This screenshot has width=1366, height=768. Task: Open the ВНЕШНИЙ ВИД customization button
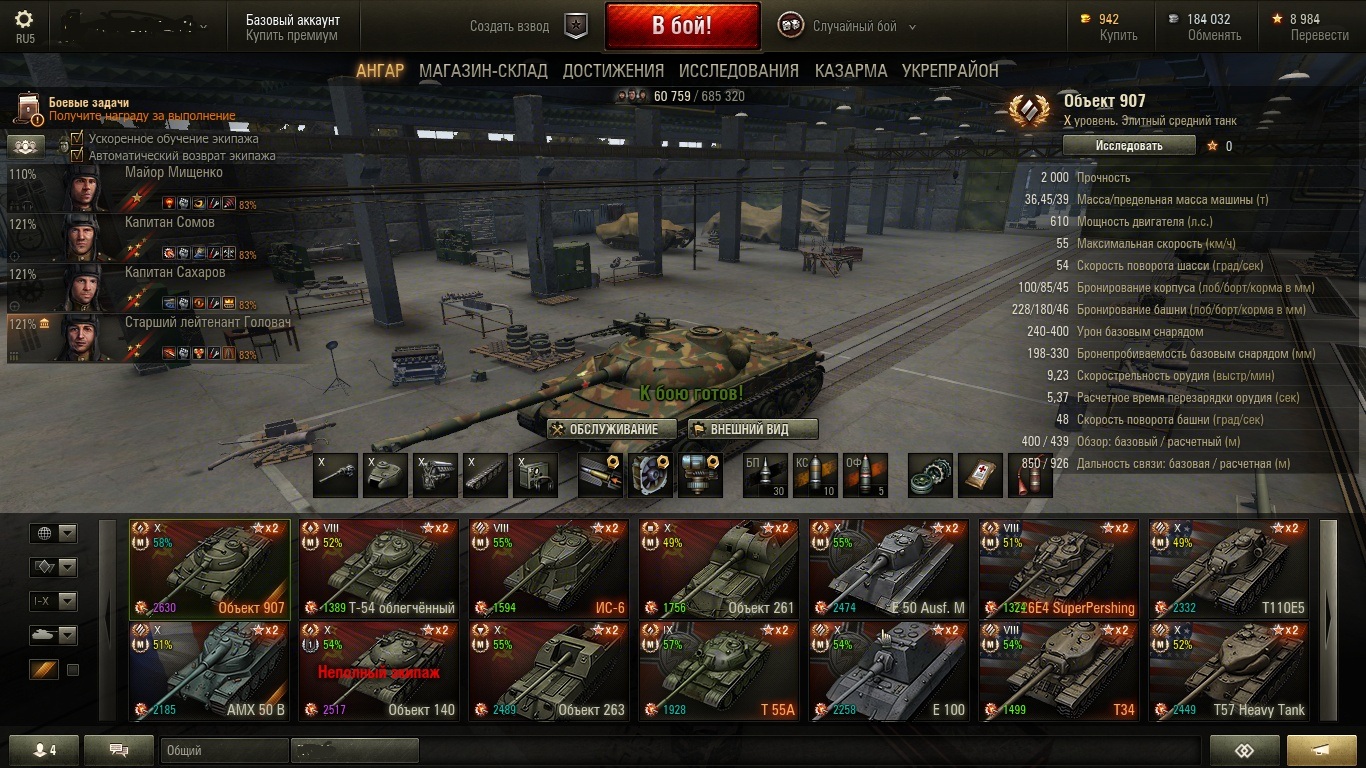click(752, 429)
